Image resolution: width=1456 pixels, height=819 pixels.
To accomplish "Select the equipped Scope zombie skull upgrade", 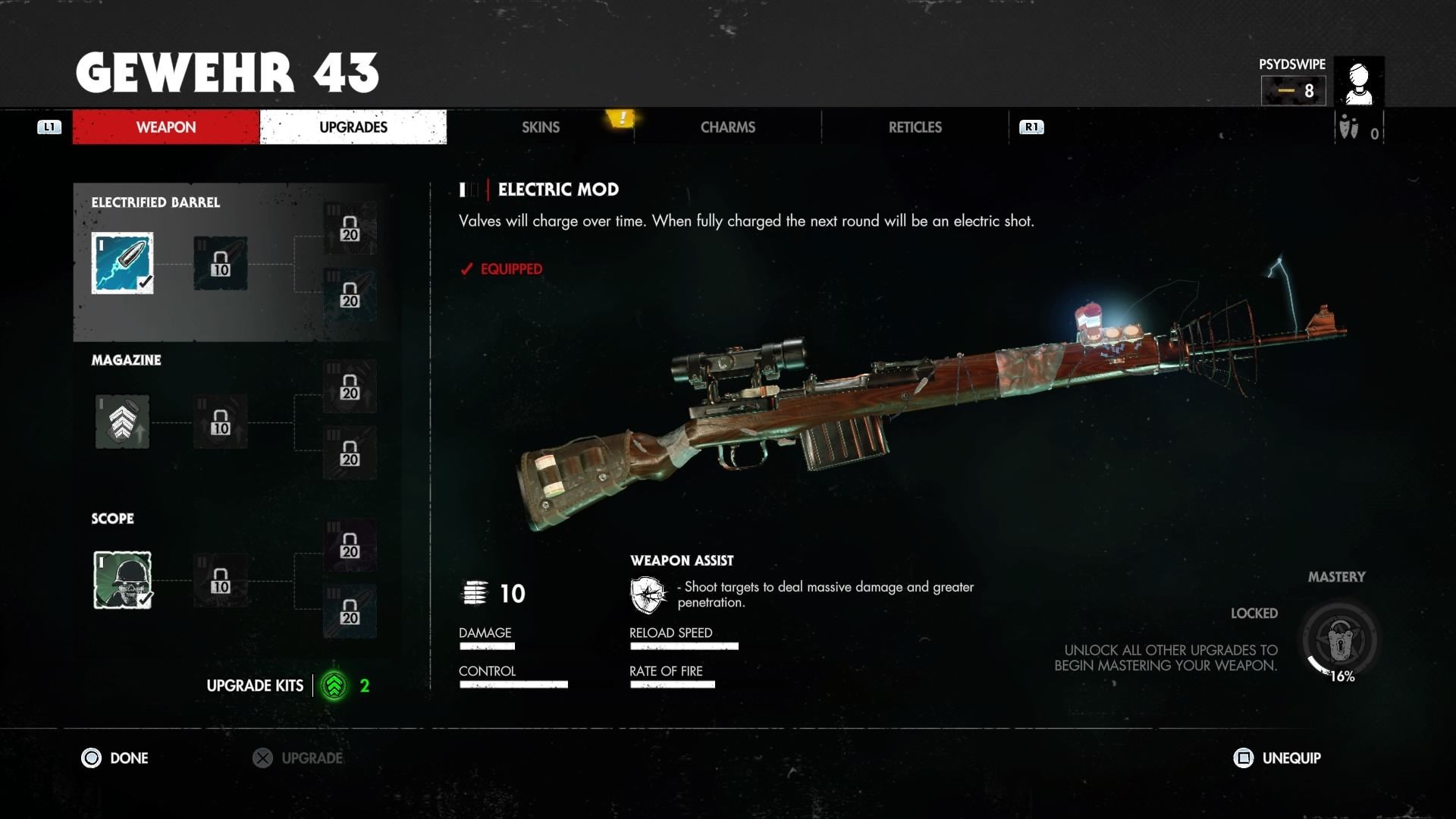I will pos(122,580).
